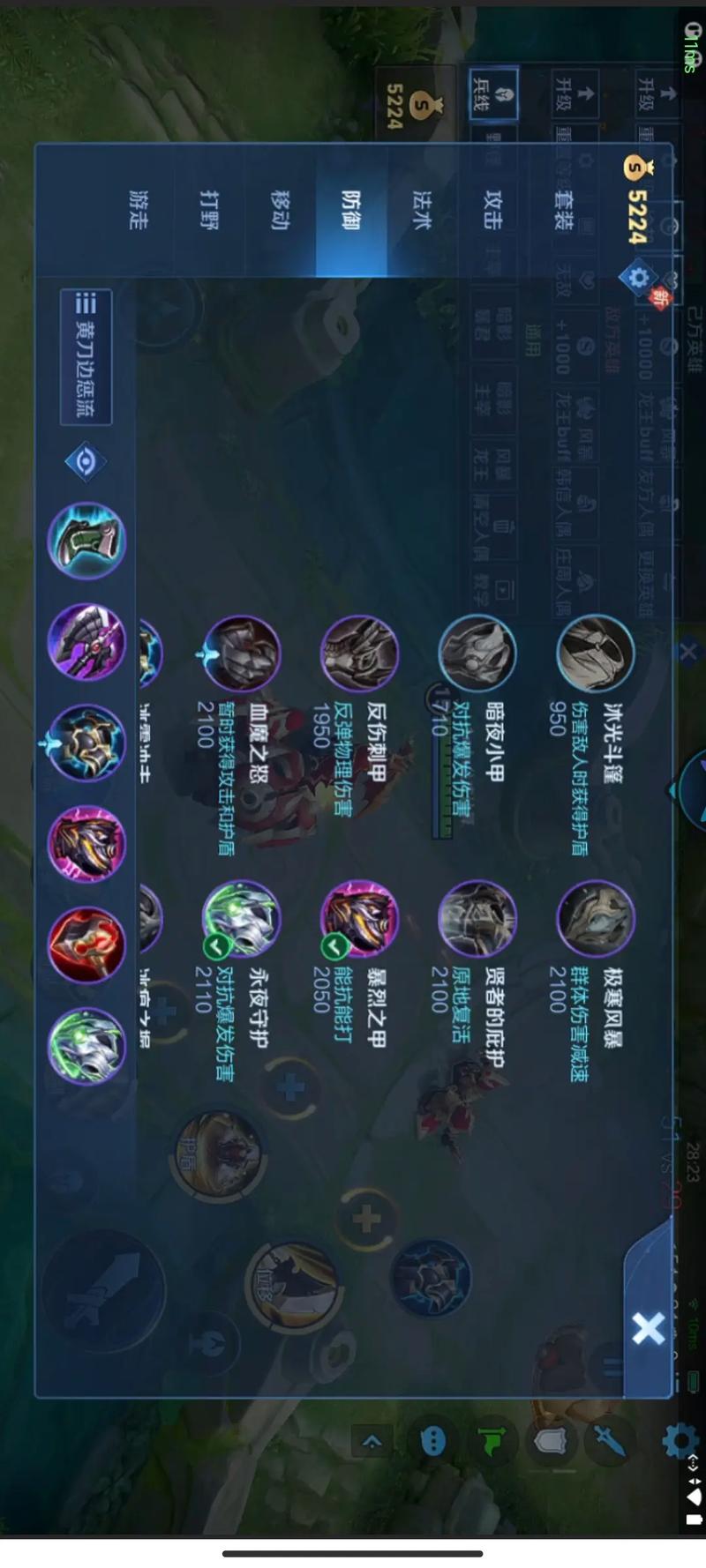This screenshot has height=1568, width=706.
Task: Click the green boots in the build row
Action: [x=86, y=541]
